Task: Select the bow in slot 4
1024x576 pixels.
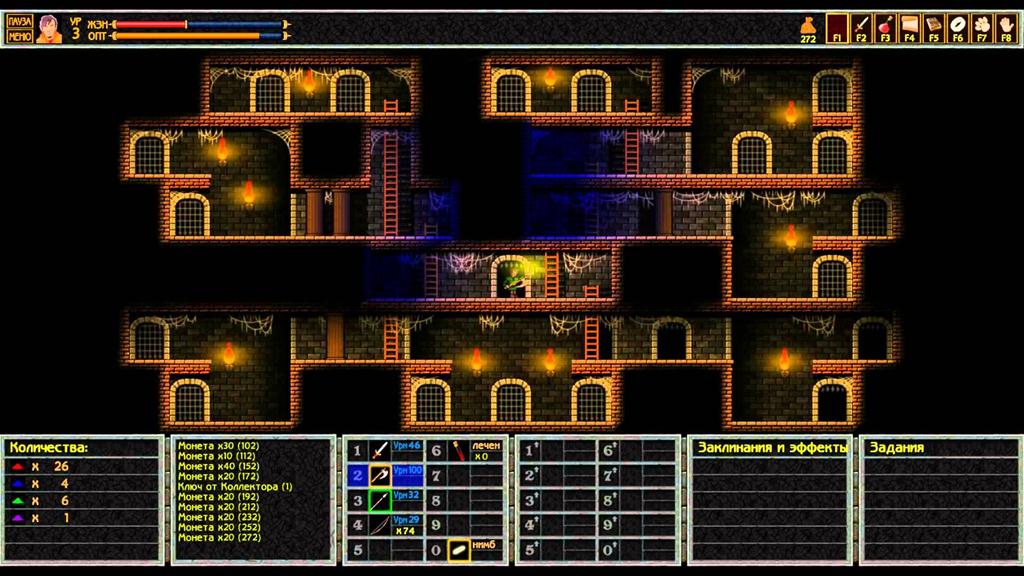Action: pyautogui.click(x=379, y=525)
